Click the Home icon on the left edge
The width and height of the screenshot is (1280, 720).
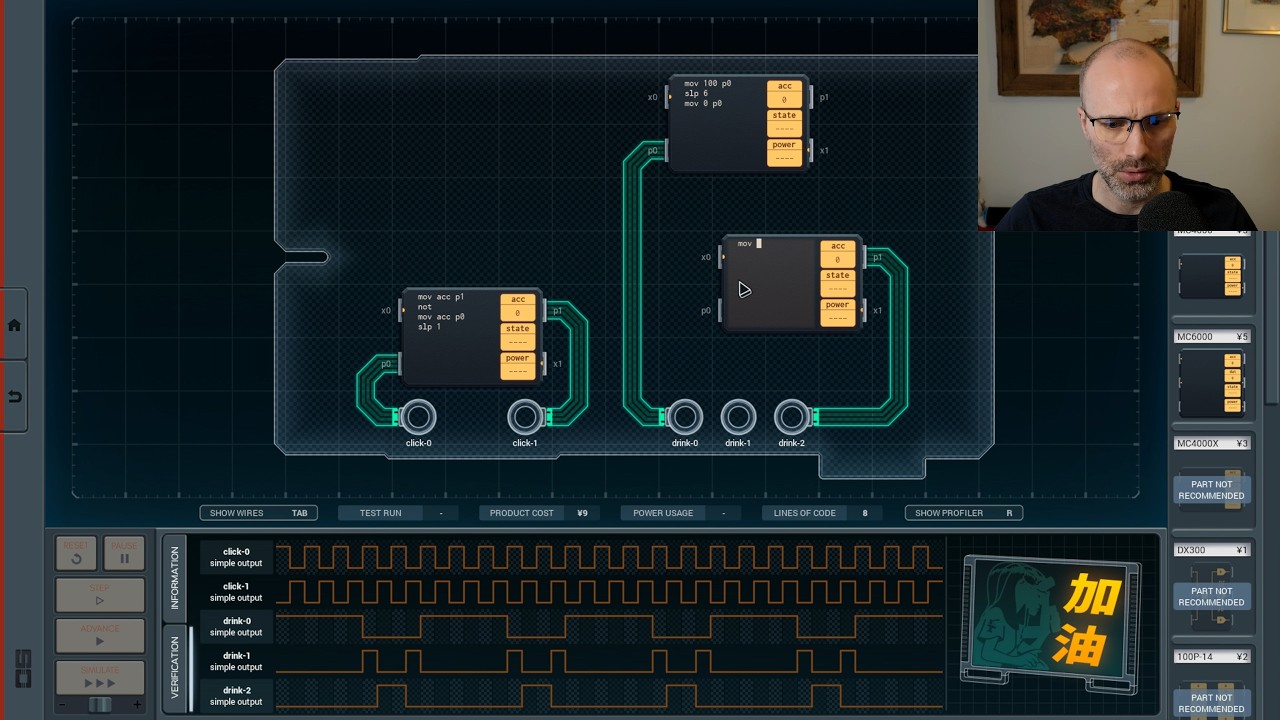click(x=14, y=323)
